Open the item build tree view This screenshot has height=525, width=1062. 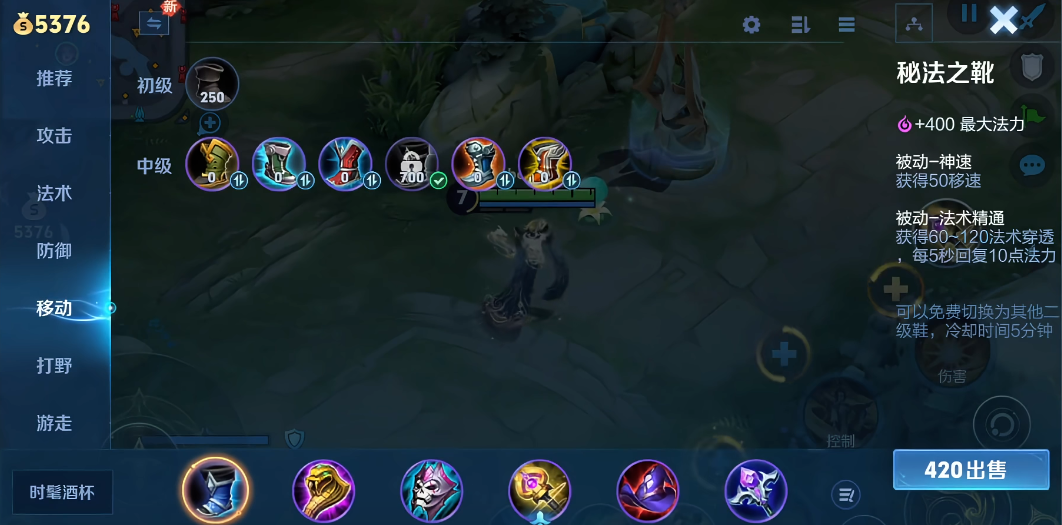point(914,23)
